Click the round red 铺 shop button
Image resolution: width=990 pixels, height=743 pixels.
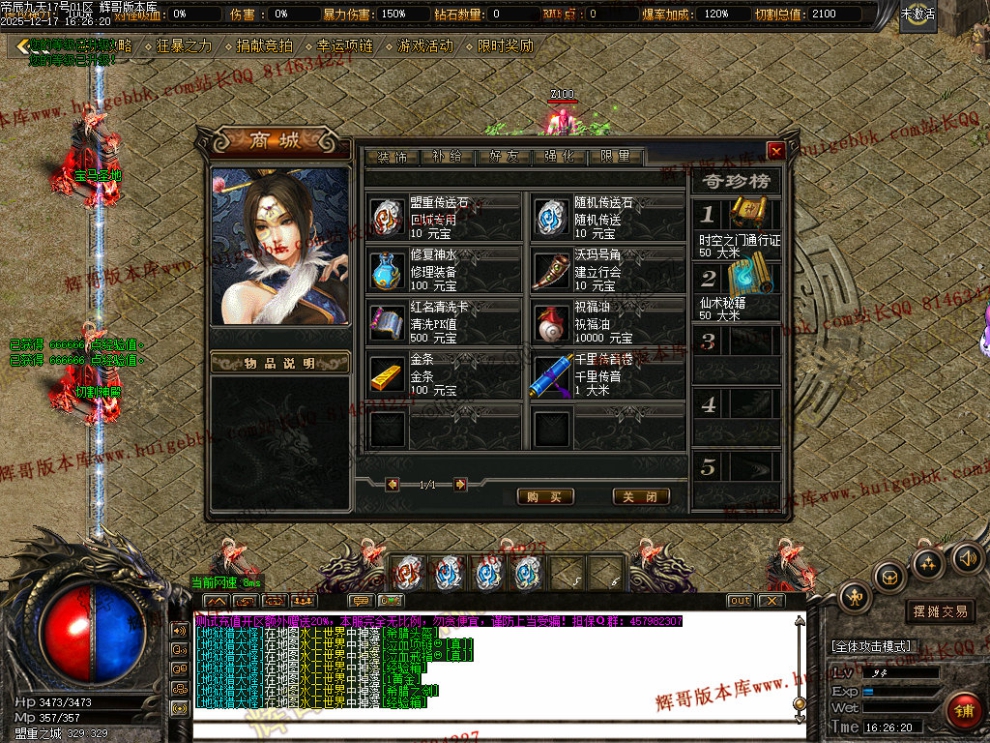[964, 711]
